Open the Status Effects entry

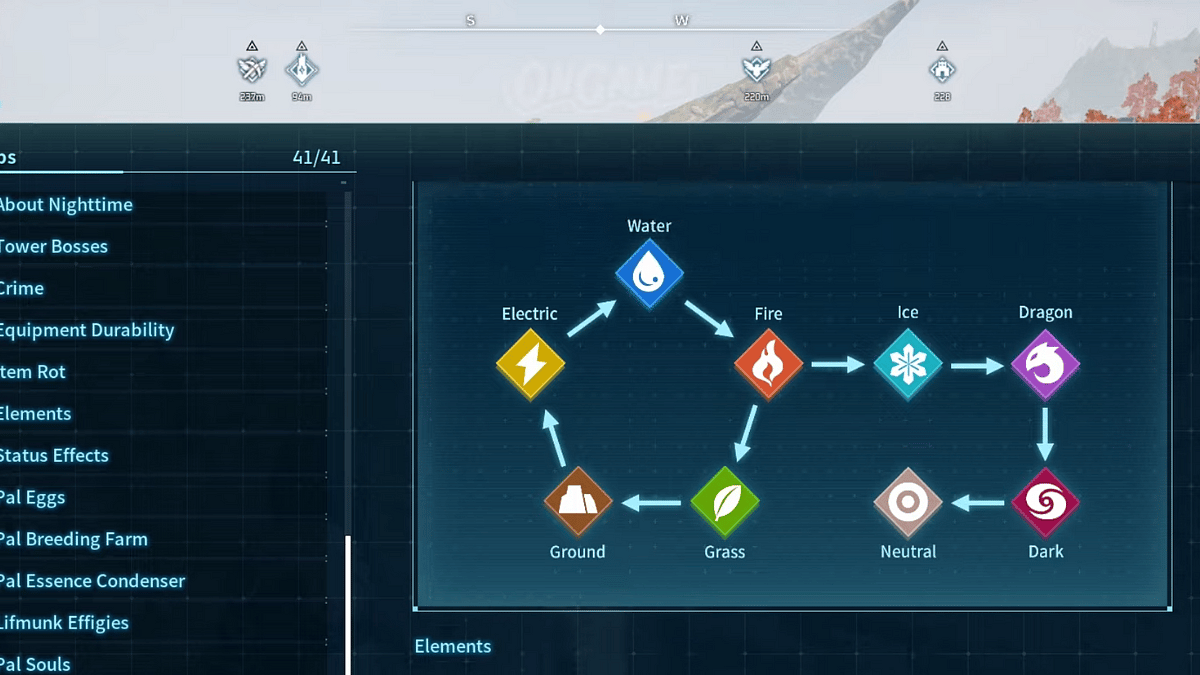pos(54,456)
